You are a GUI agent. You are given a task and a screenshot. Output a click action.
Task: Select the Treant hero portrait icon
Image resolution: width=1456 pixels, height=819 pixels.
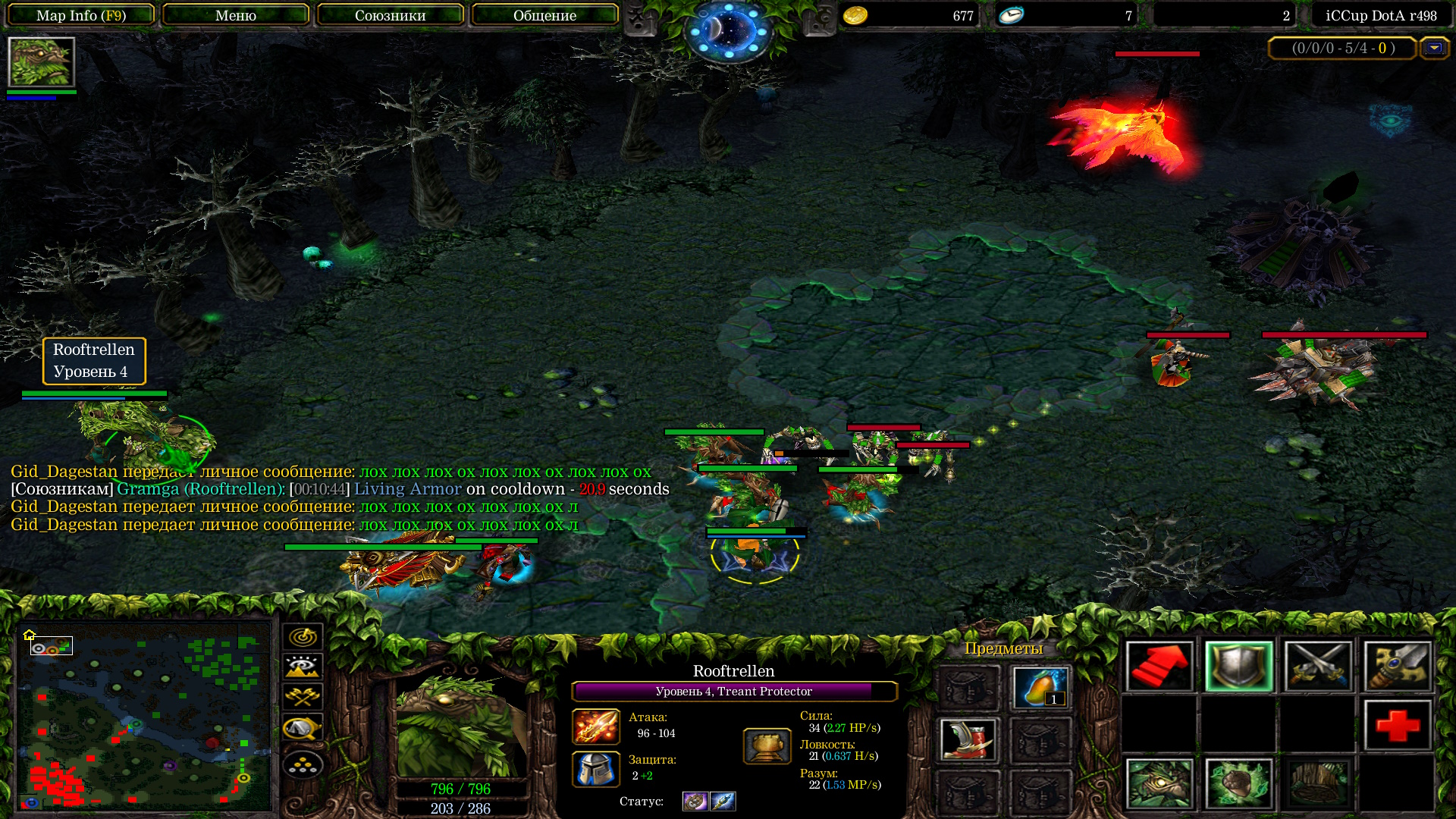[41, 62]
